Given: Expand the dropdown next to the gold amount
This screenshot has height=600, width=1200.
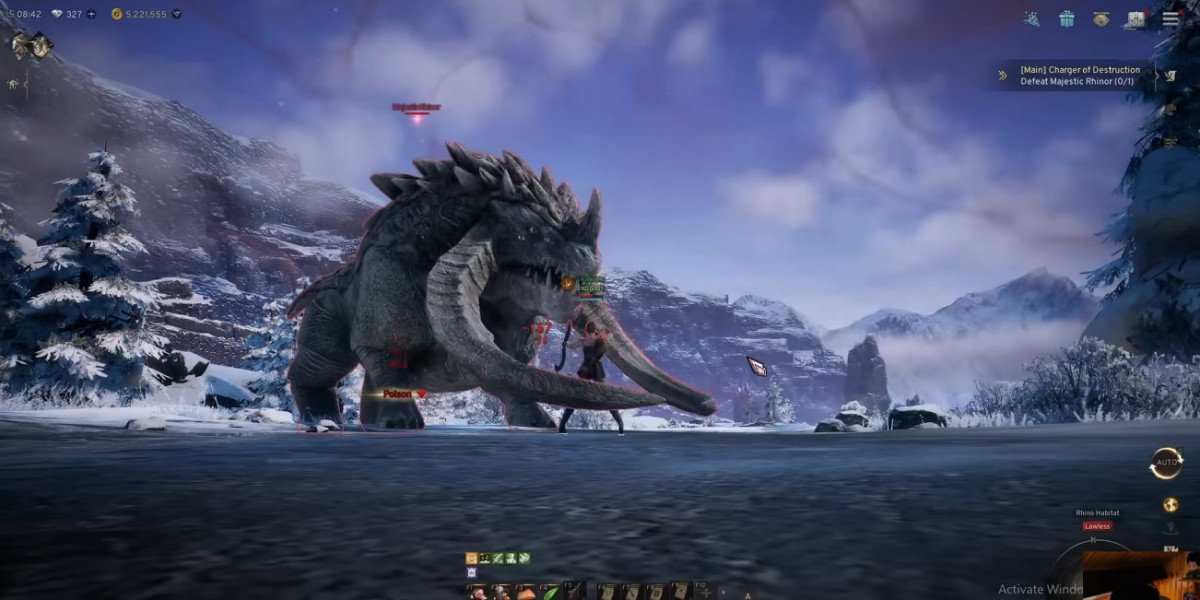Looking at the screenshot, I should pyautogui.click(x=177, y=14).
